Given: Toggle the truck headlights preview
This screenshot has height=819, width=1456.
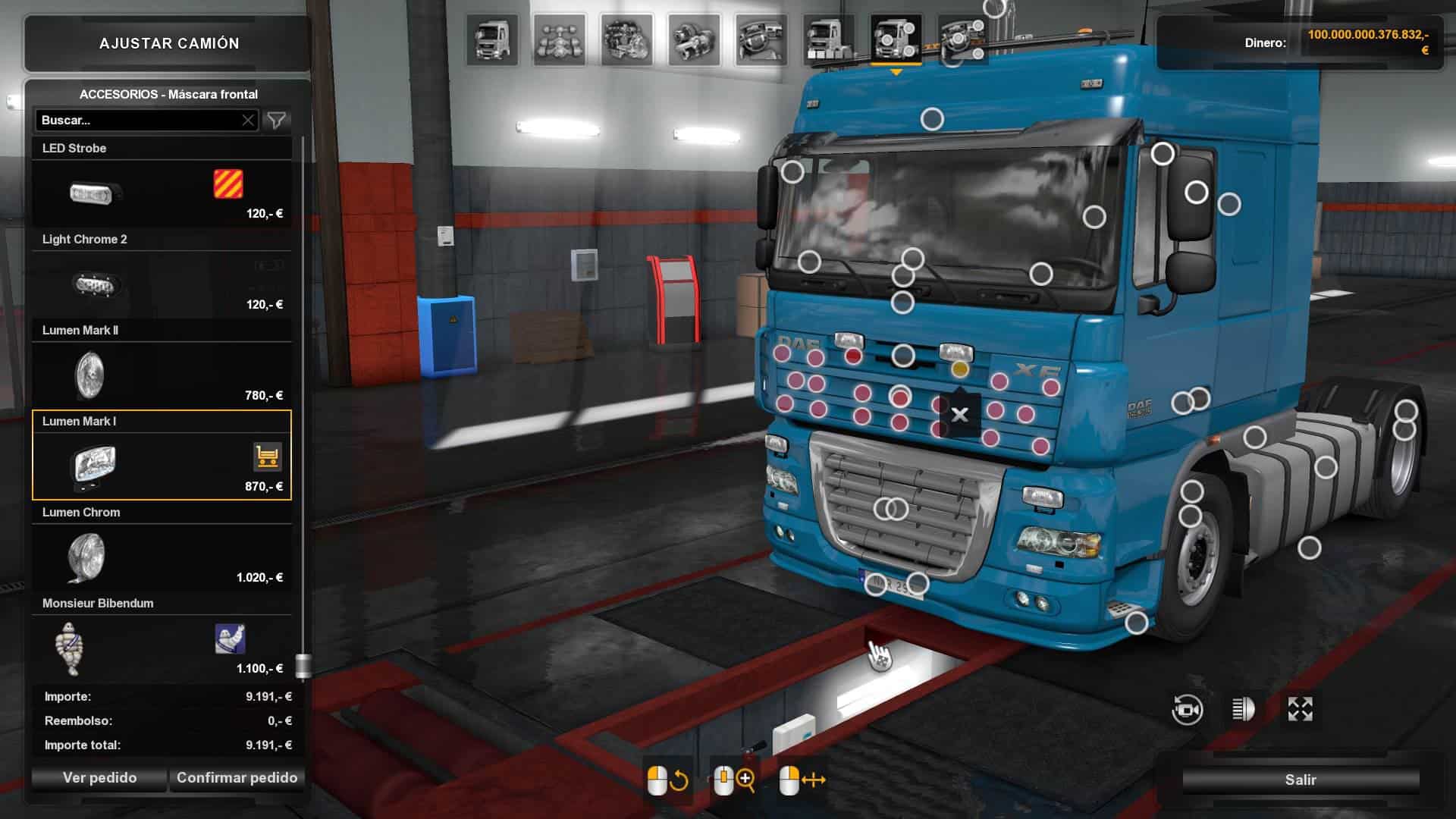Looking at the screenshot, I should 1244,710.
